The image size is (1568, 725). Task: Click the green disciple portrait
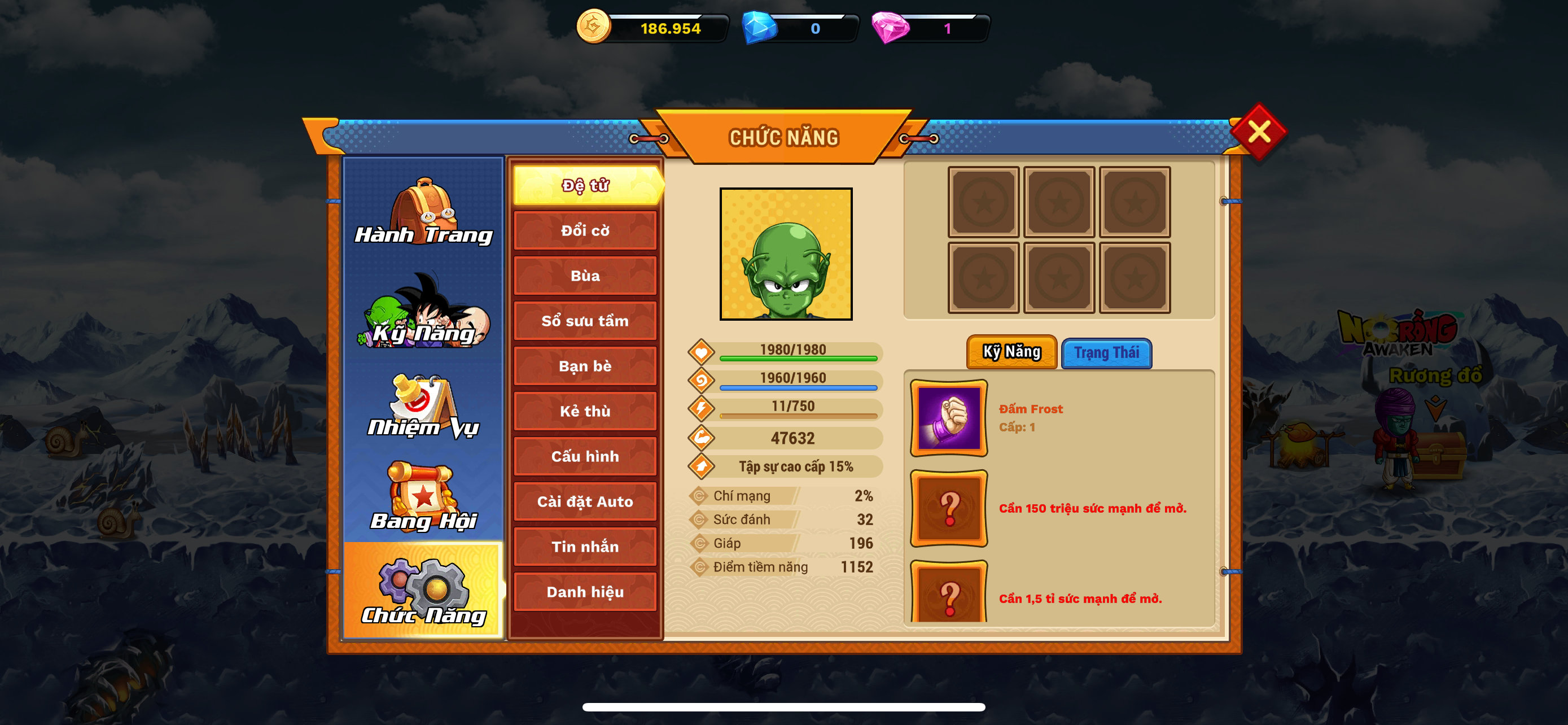tap(786, 254)
